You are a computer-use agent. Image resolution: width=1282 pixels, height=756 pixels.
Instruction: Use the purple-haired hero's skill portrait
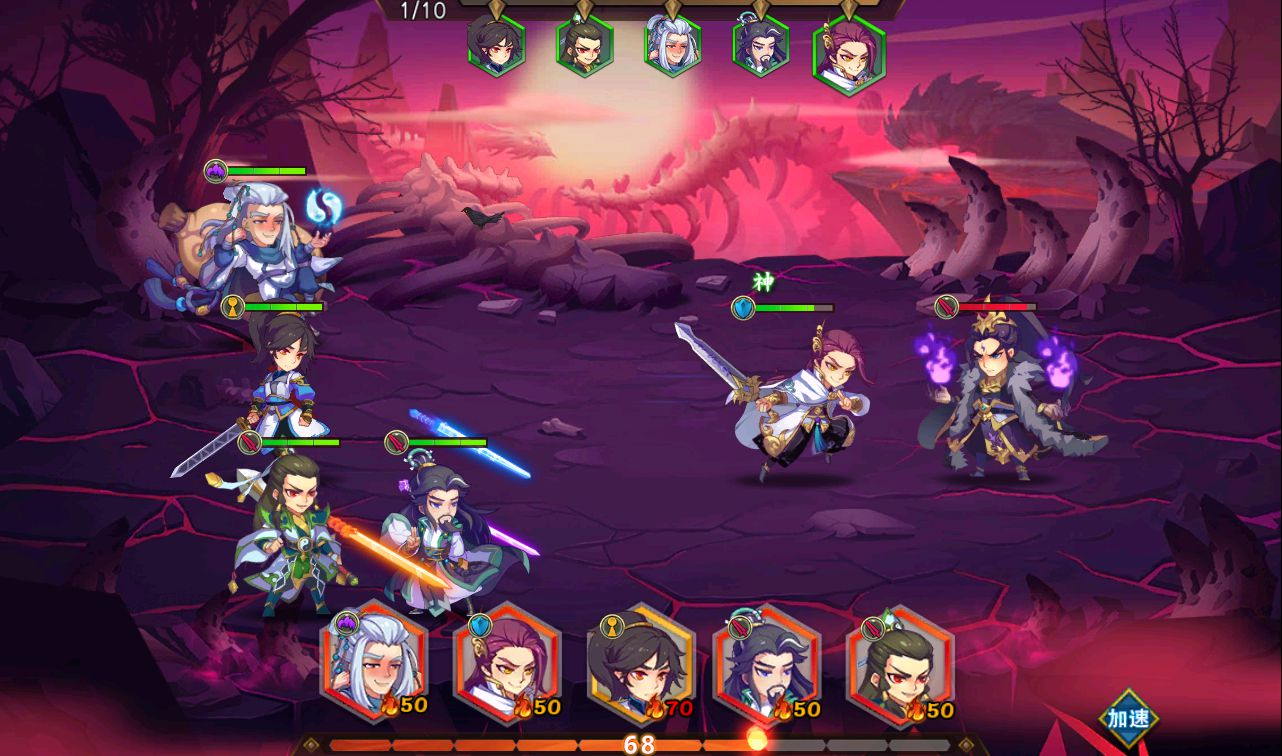tap(507, 662)
